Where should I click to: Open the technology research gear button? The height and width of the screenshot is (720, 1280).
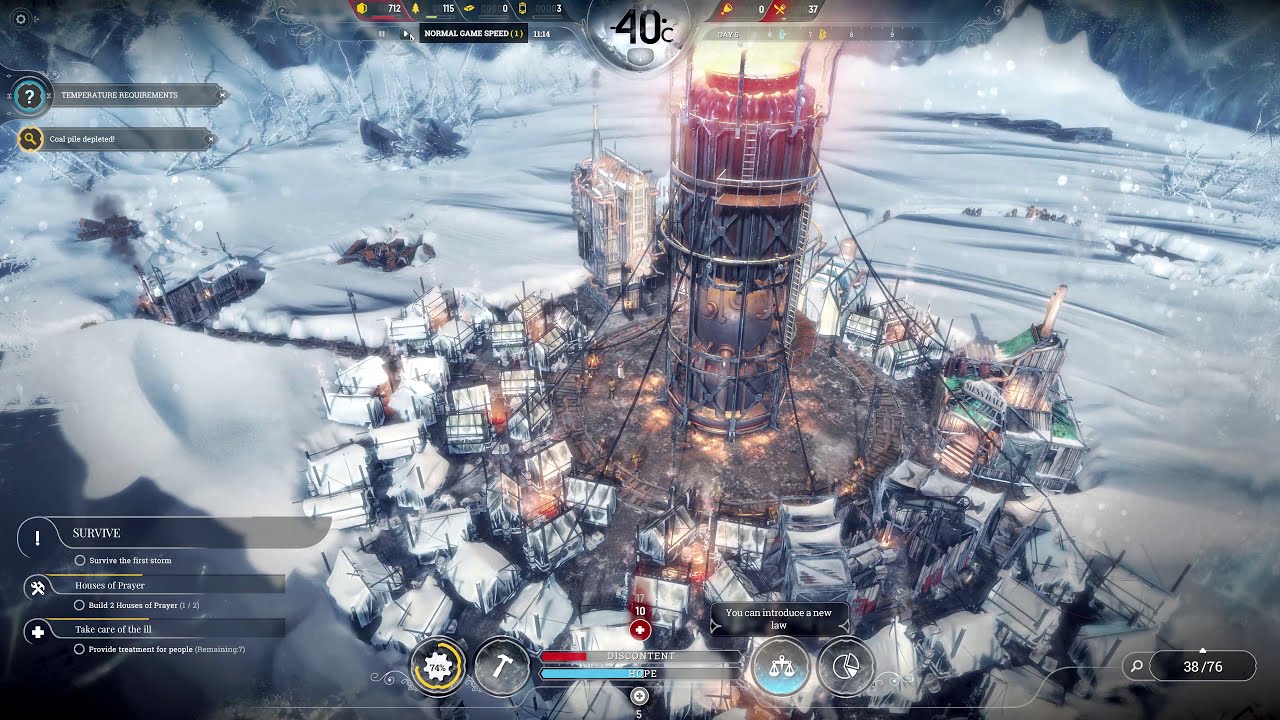click(438, 666)
